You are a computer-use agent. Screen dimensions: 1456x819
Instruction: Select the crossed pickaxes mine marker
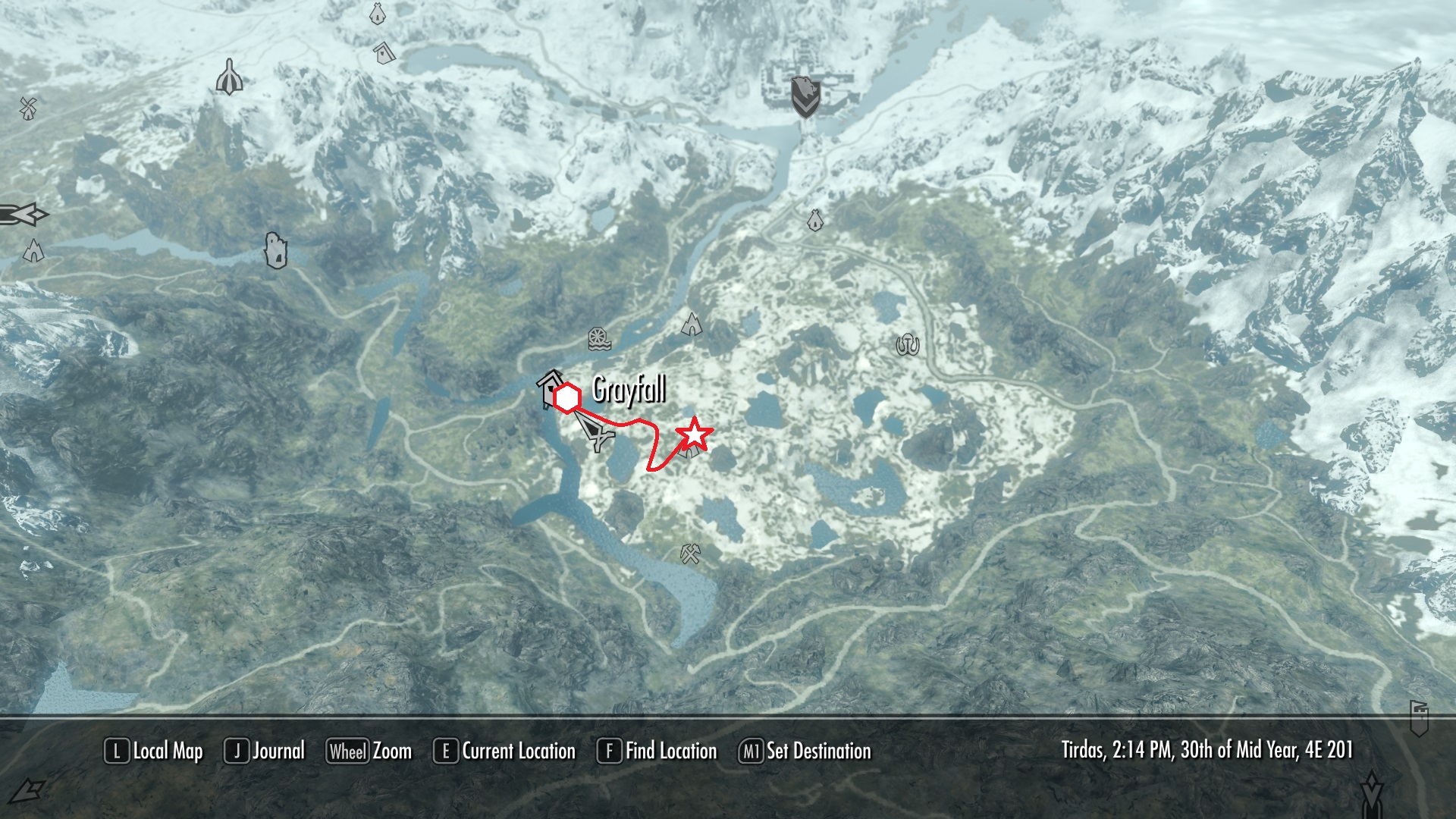[690, 554]
